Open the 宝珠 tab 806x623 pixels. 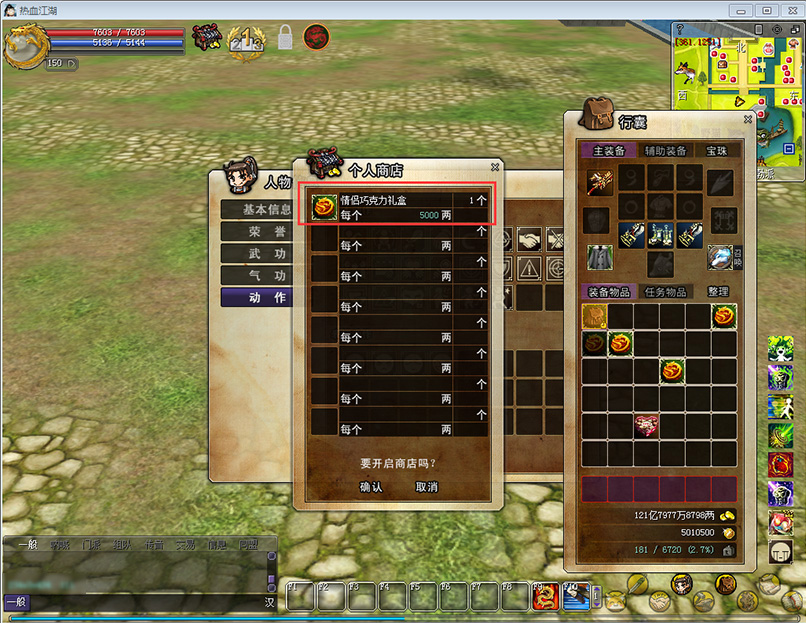tap(717, 151)
